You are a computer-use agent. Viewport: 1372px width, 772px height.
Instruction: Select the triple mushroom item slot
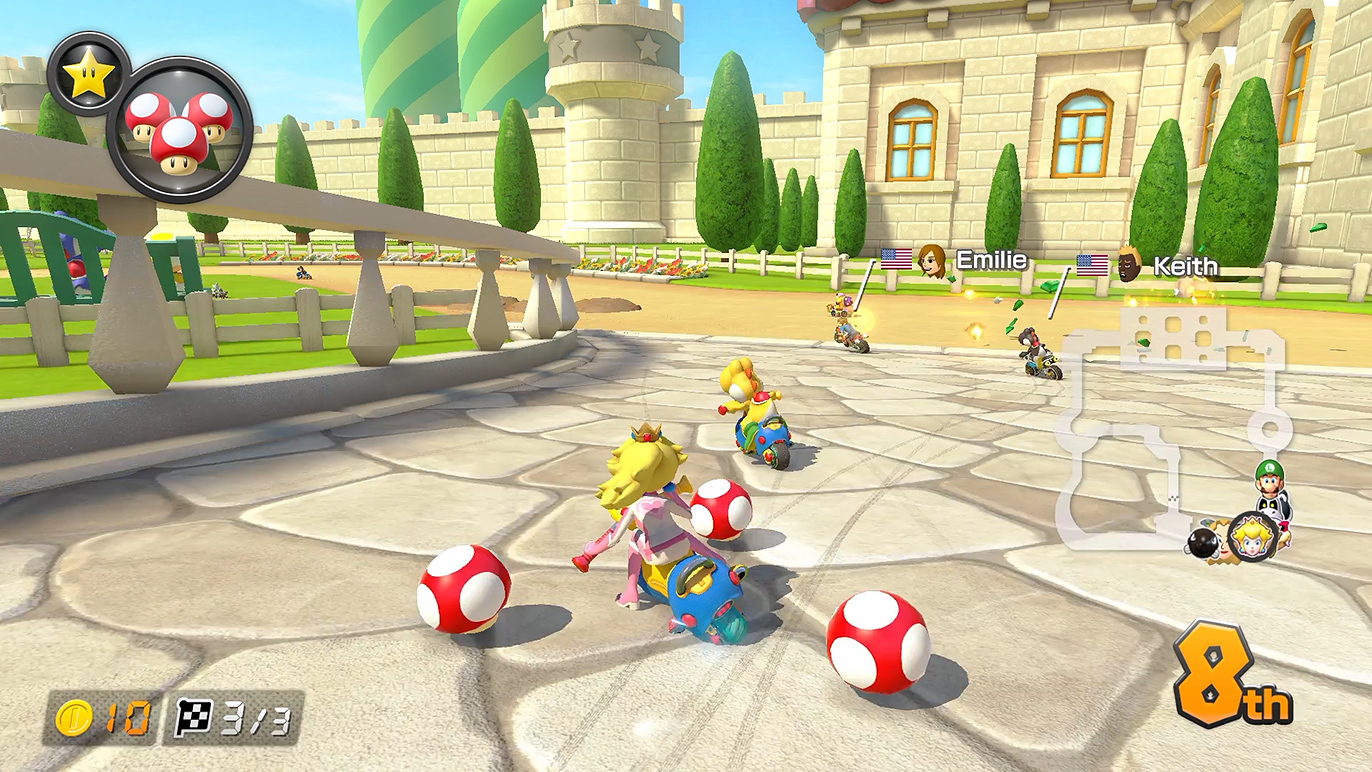coord(179,130)
